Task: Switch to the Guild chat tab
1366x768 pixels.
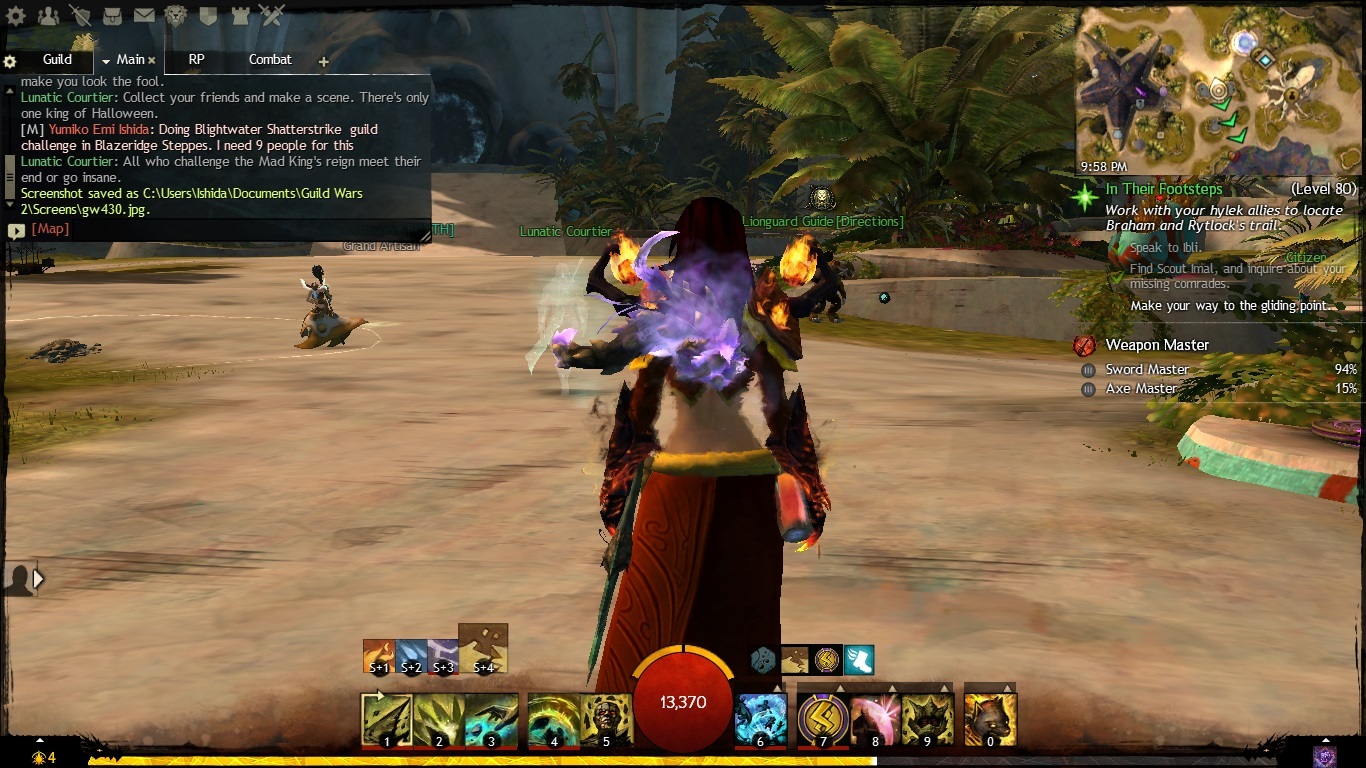Action: pyautogui.click(x=57, y=60)
